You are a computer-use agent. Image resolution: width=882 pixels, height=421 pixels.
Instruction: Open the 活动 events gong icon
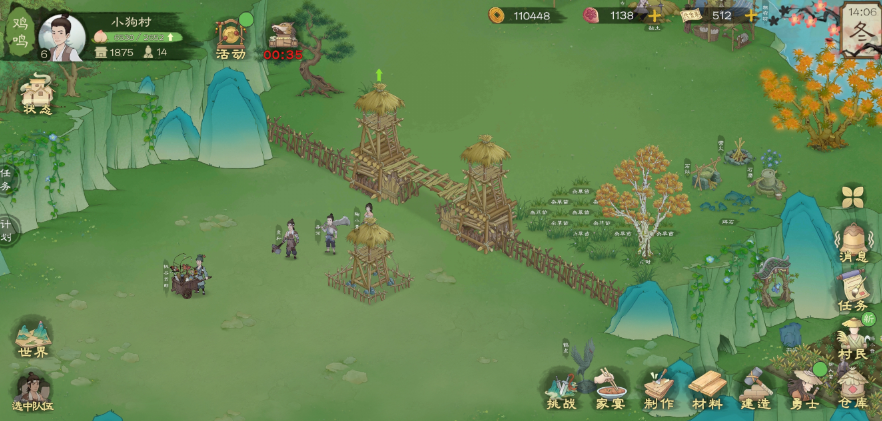coord(231,38)
